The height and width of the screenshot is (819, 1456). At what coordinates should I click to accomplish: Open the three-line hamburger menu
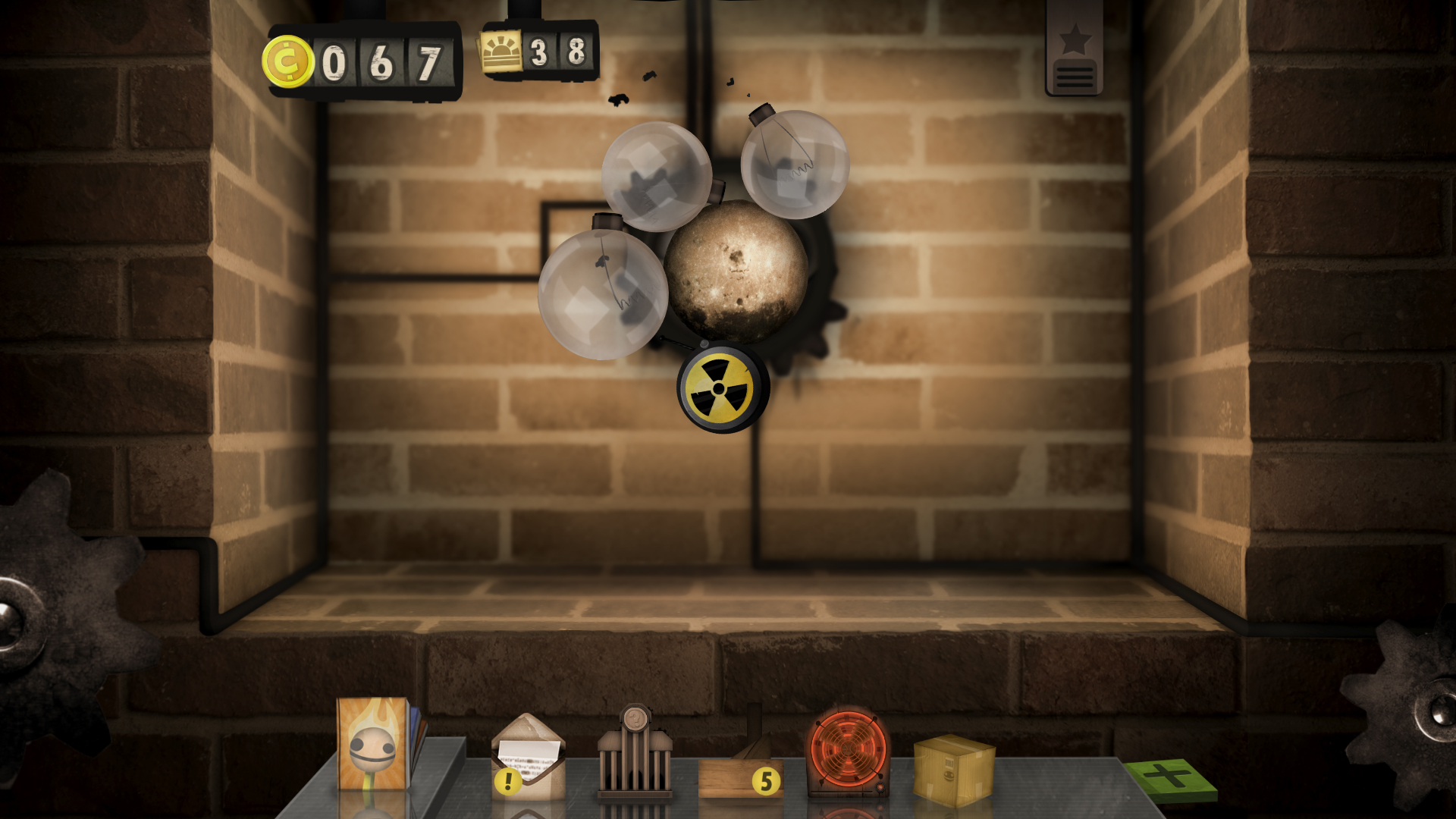point(1073,78)
